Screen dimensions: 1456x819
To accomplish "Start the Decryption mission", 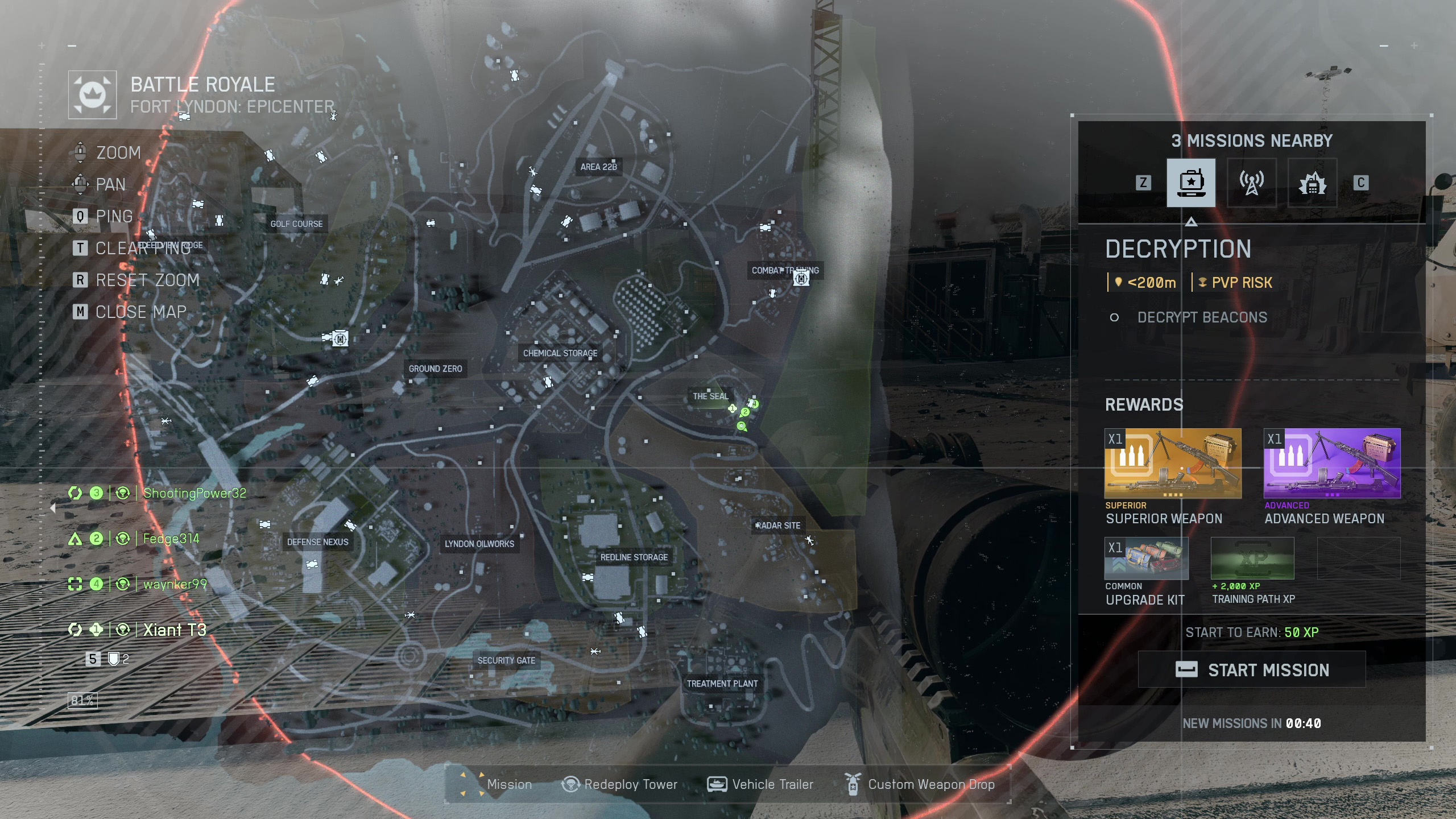I will pyautogui.click(x=1251, y=669).
